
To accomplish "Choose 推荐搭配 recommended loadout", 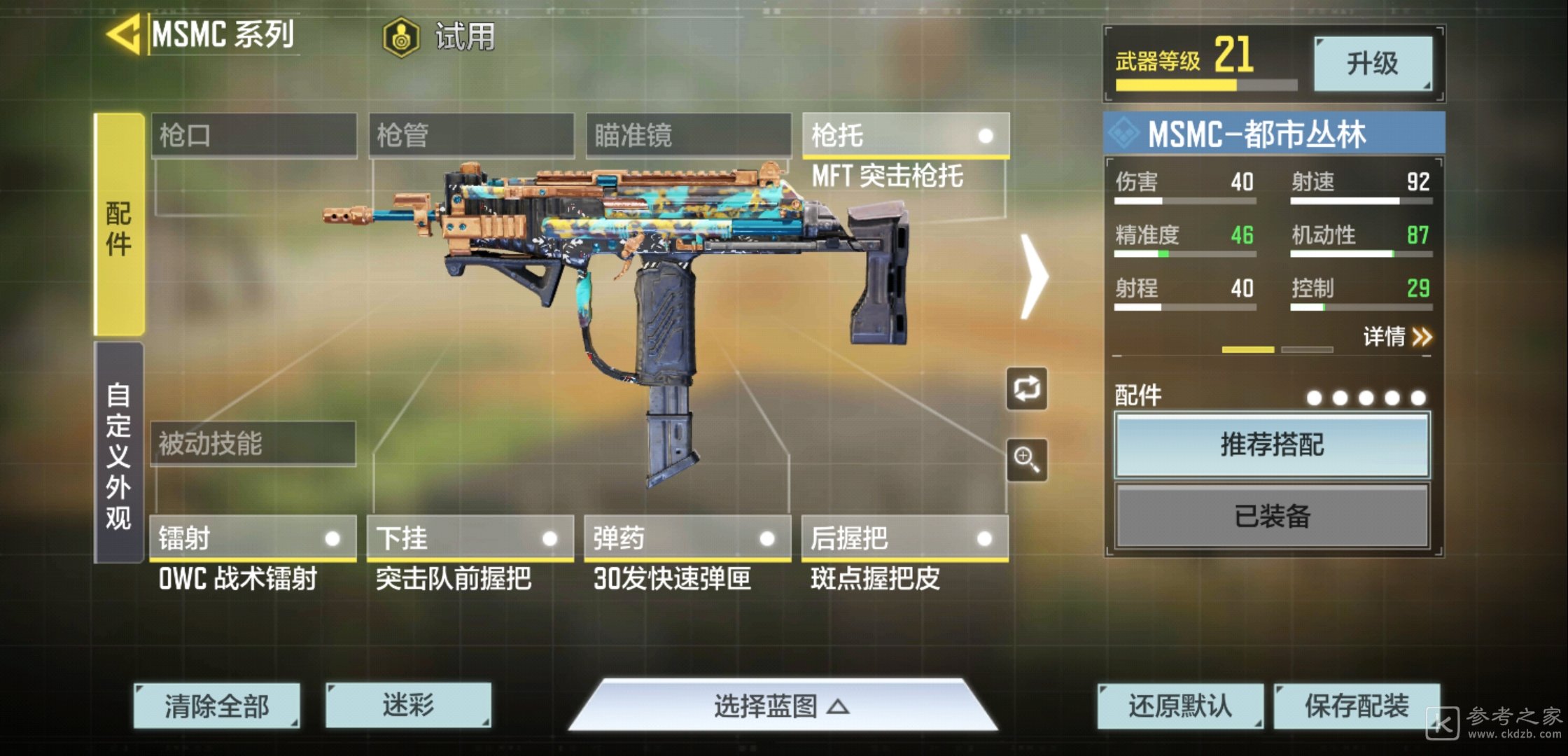I will click(x=1272, y=445).
